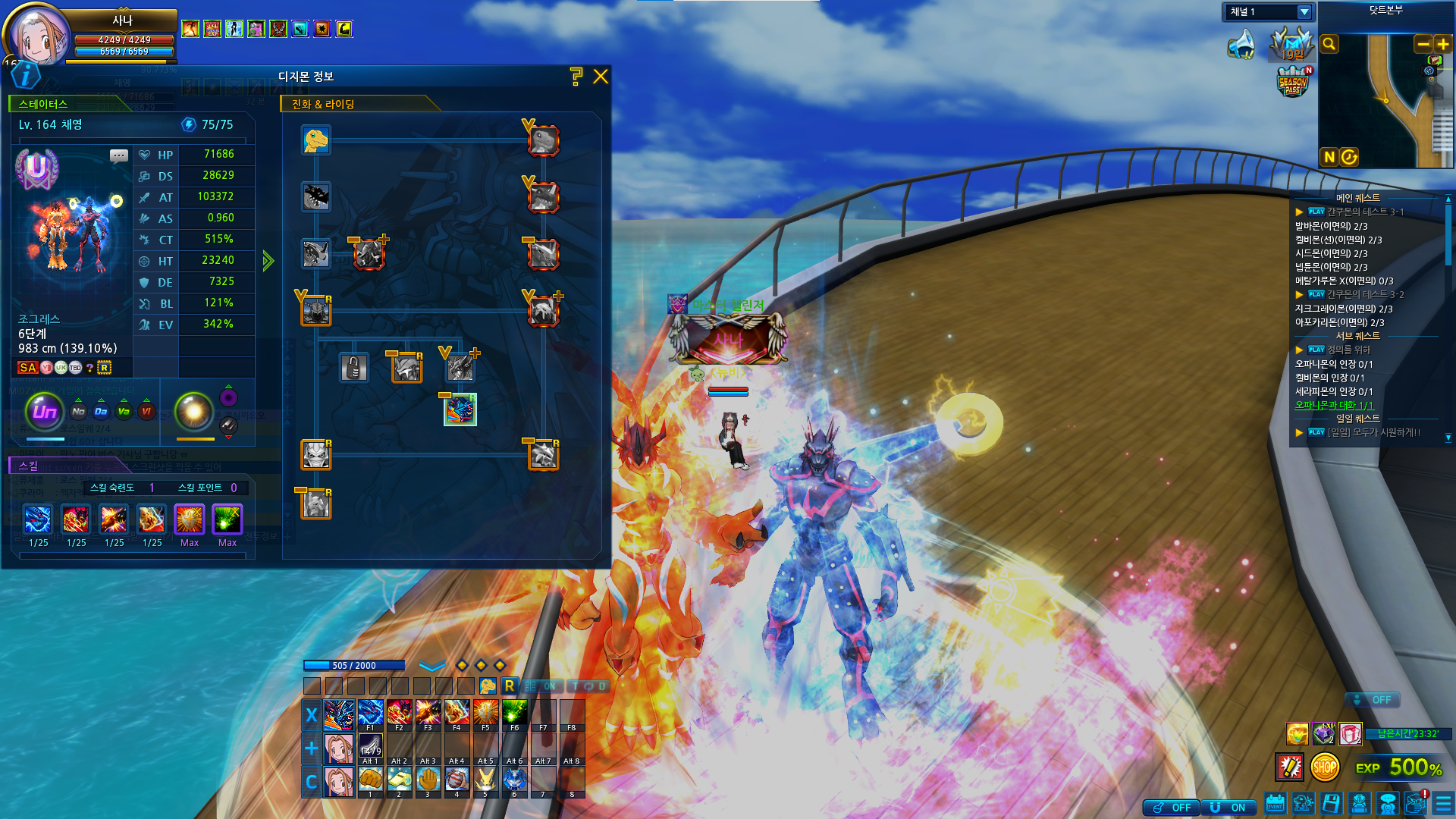
Task: Close the 디지몬 정보 window
Action: point(601,77)
